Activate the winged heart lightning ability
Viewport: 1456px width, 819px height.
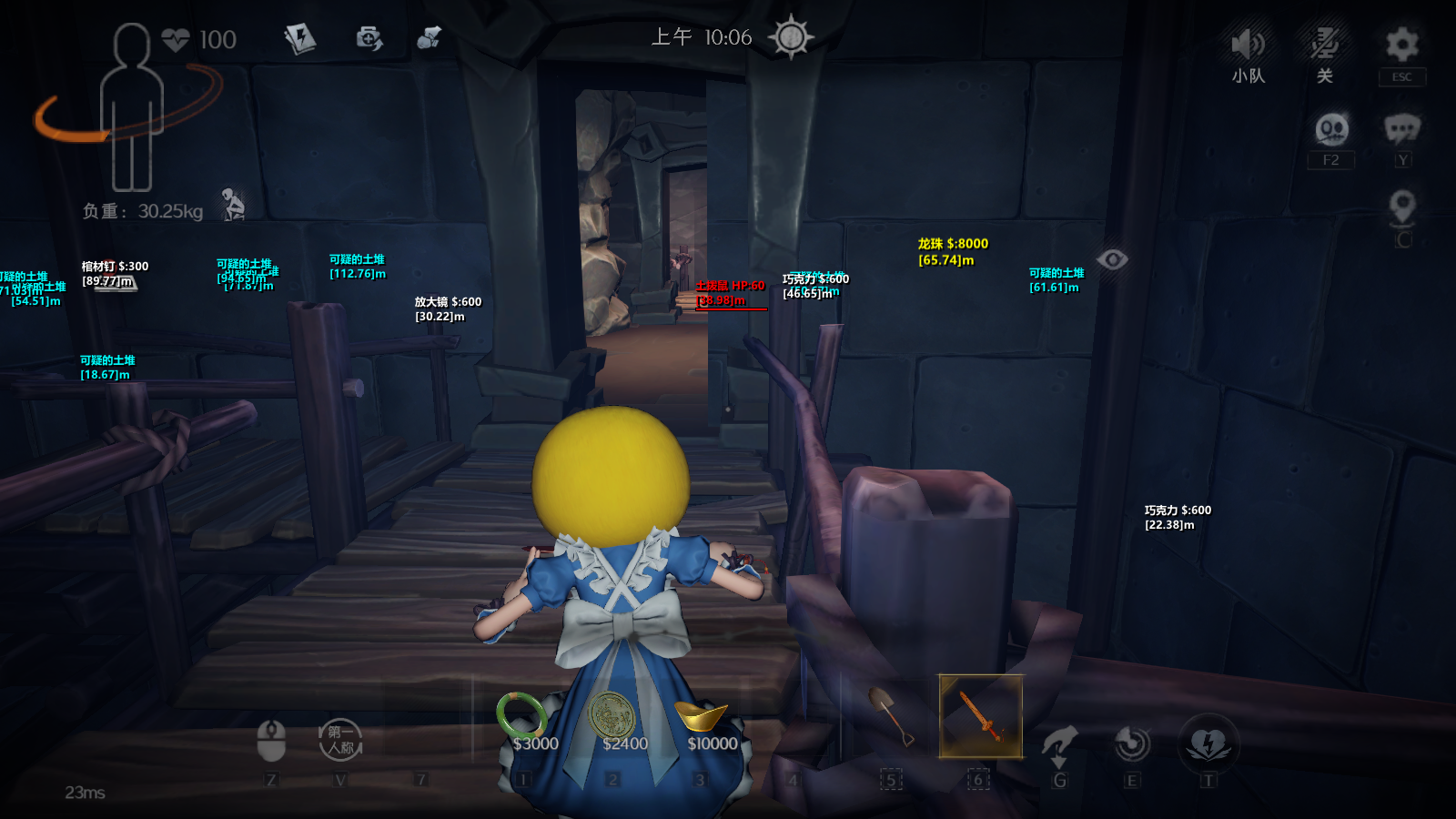point(1208,743)
